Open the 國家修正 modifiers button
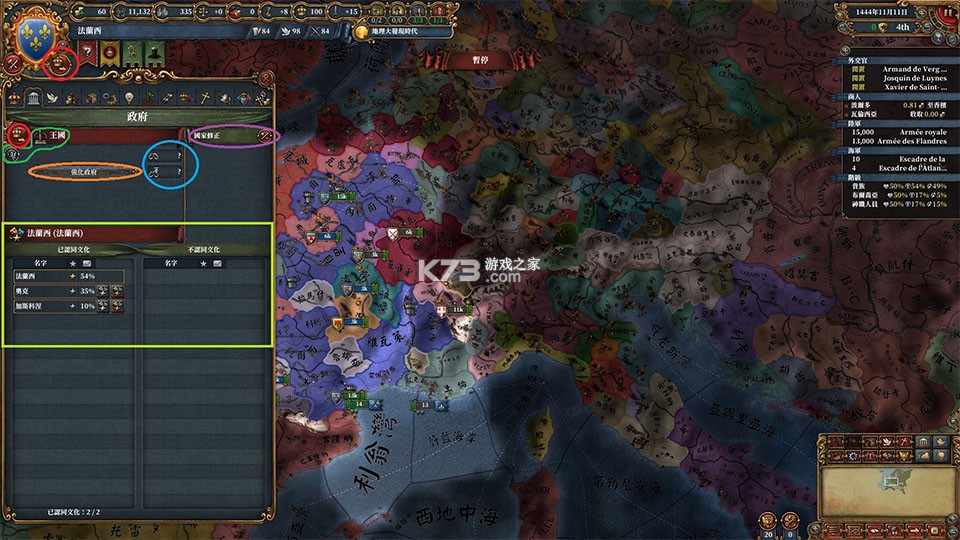This screenshot has height=540, width=960. pos(232,134)
